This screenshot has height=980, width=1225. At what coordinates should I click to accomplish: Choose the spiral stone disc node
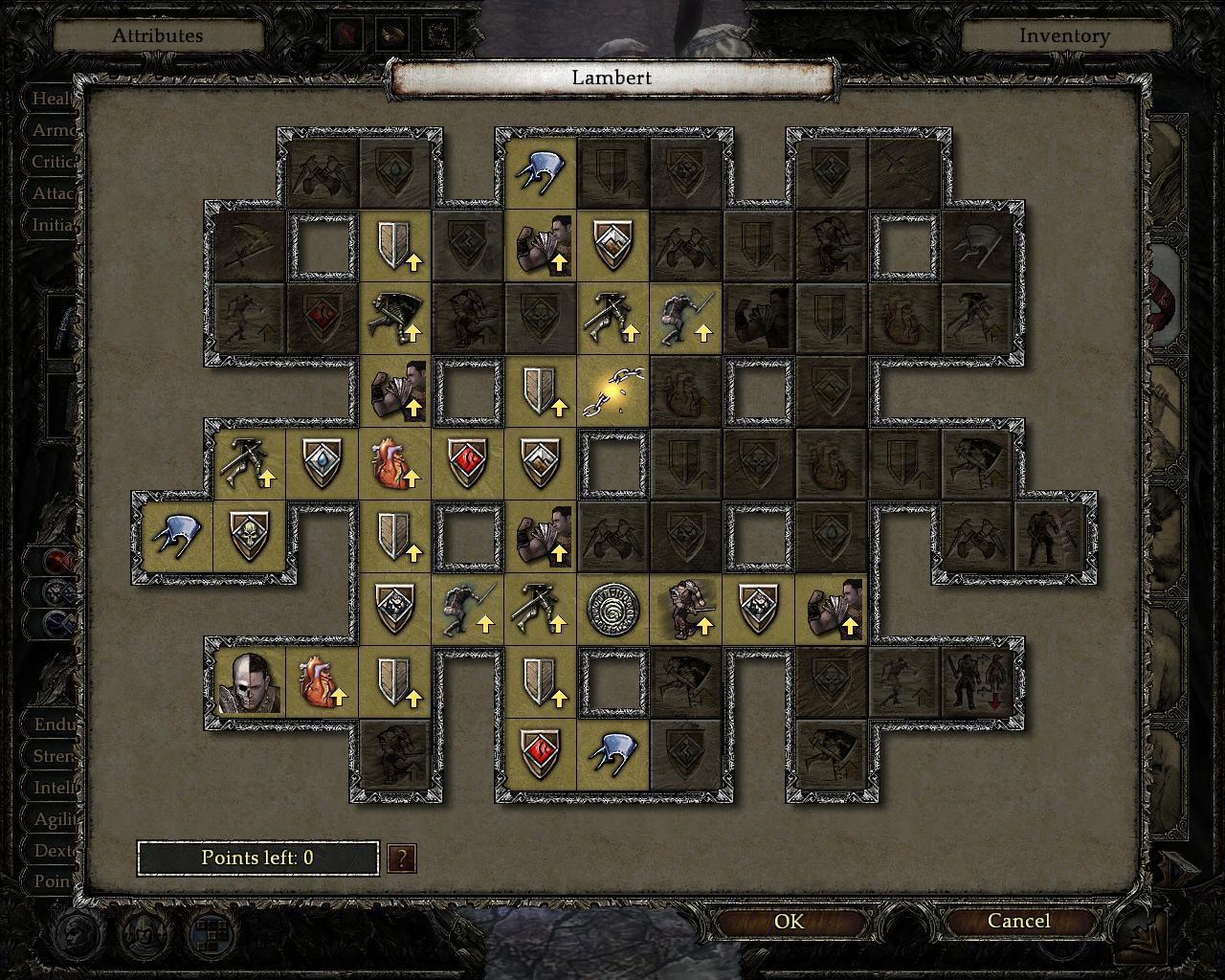(x=613, y=610)
